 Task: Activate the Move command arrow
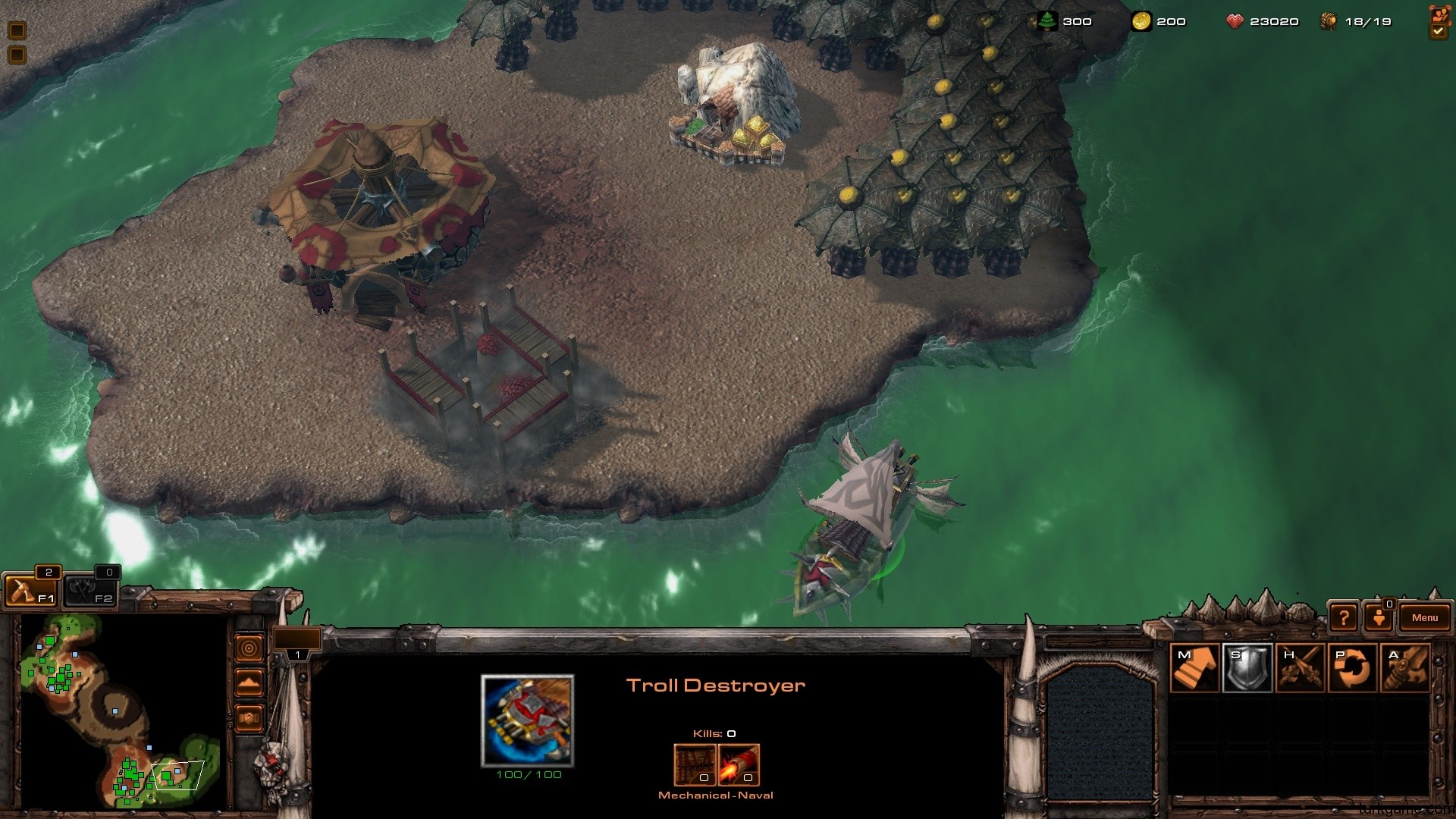point(1194,668)
